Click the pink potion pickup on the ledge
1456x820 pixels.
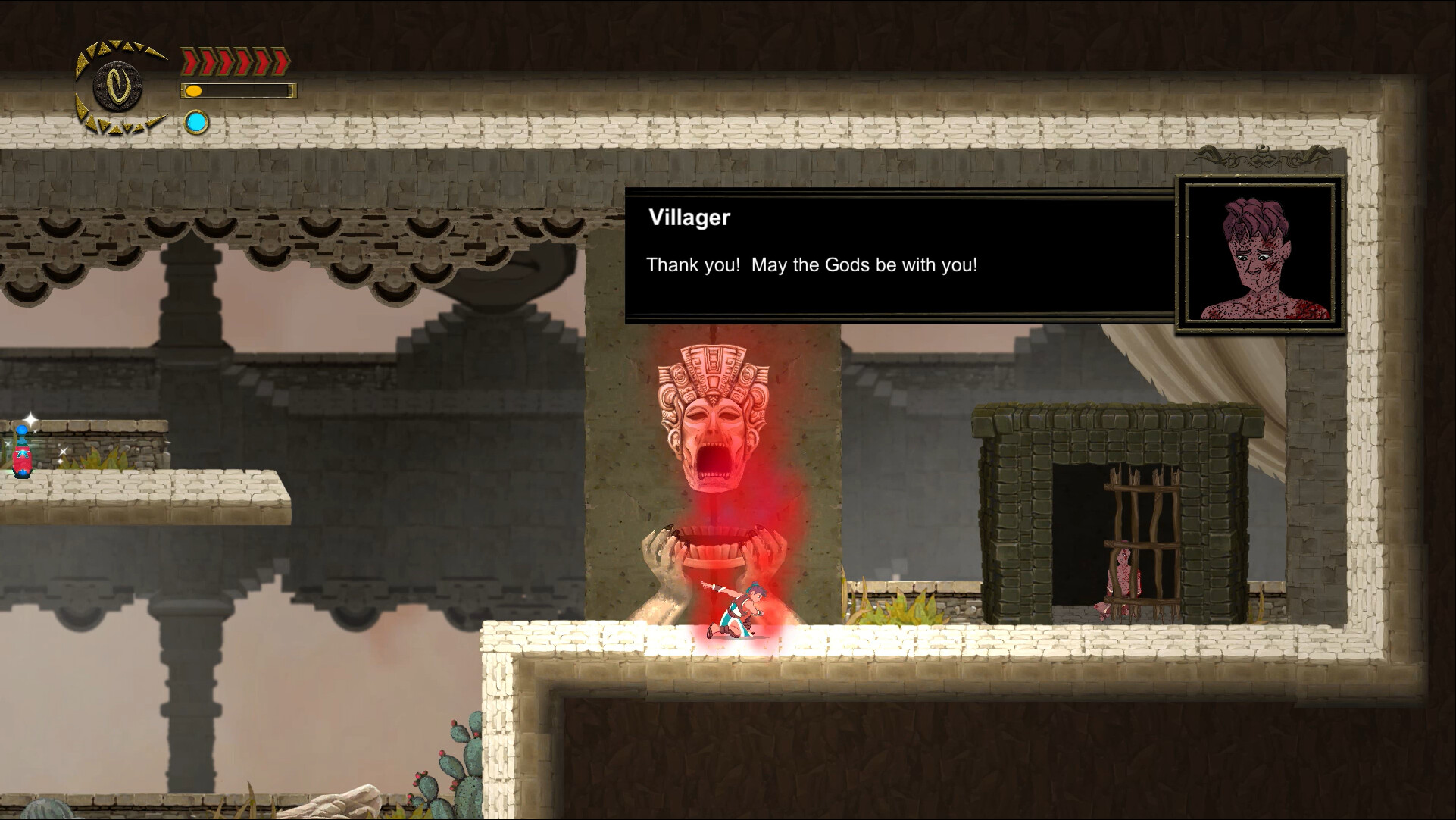pos(23,460)
